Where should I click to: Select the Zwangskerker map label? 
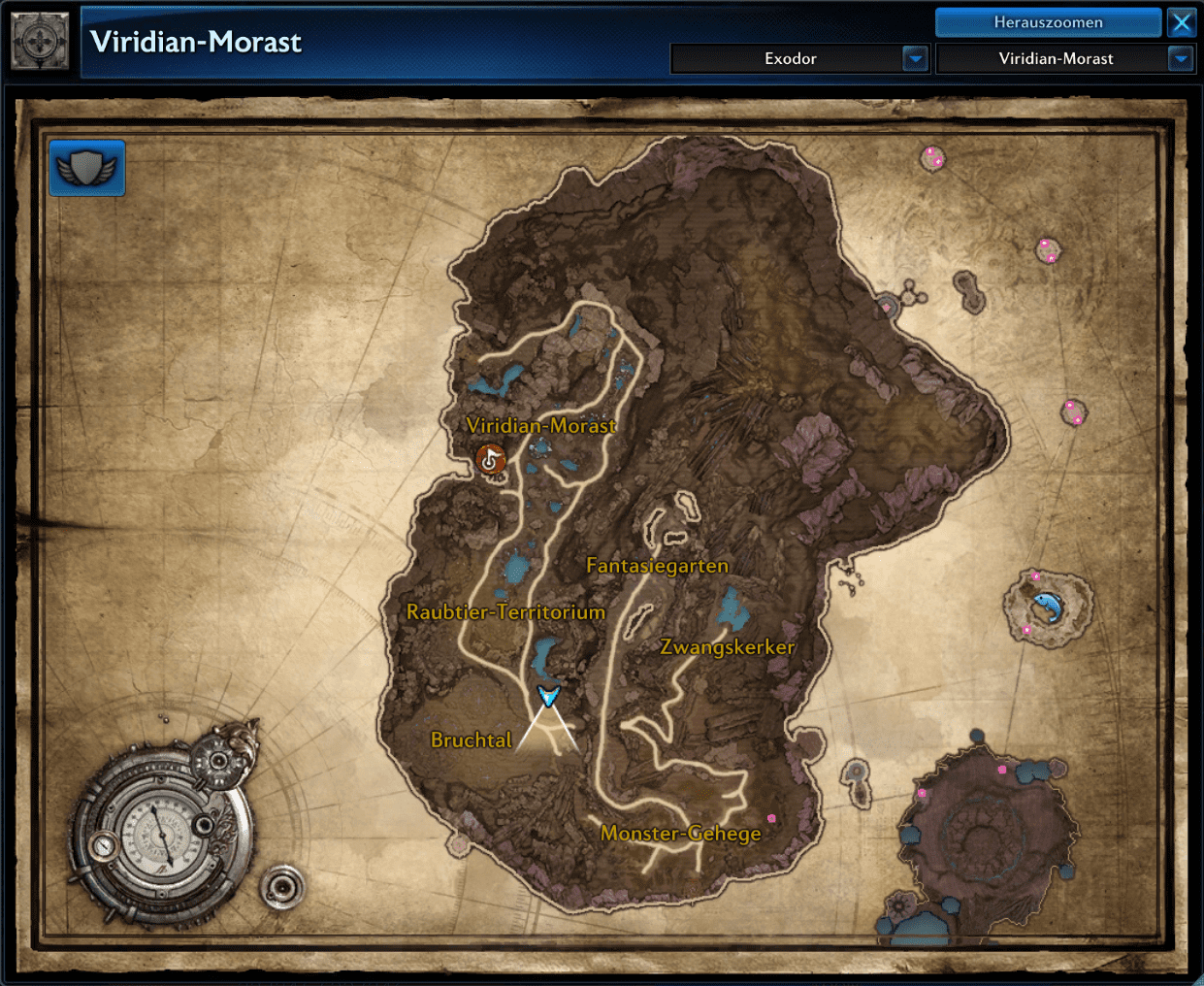727,647
